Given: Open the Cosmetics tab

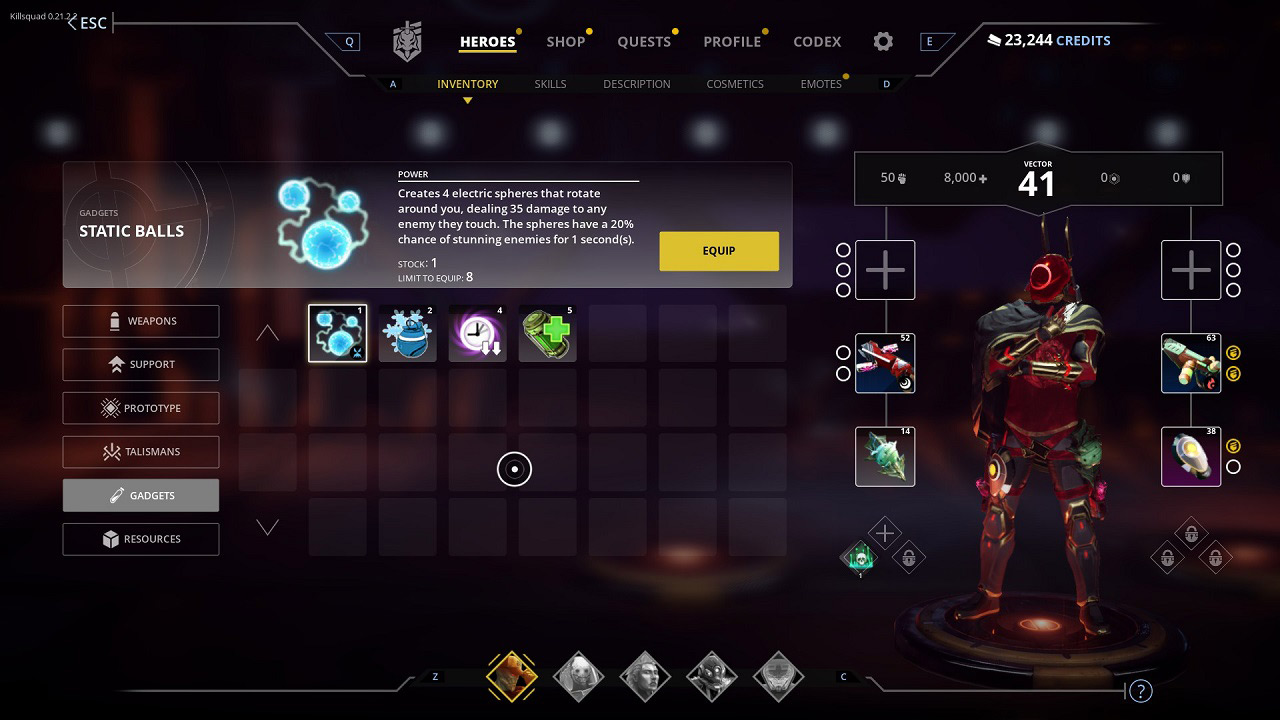Looking at the screenshot, I should [735, 84].
